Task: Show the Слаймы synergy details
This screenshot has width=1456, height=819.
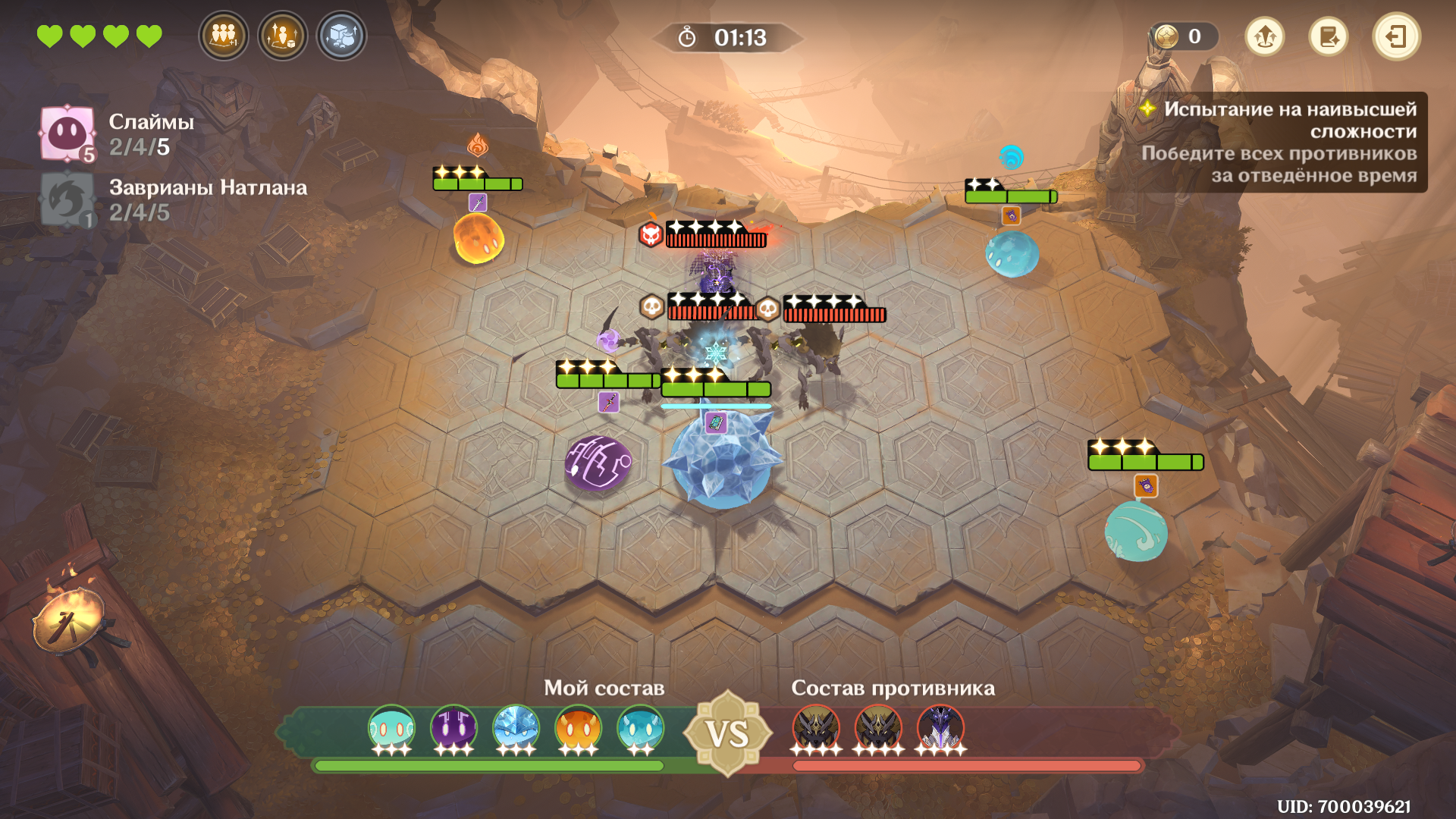Action: tap(67, 133)
